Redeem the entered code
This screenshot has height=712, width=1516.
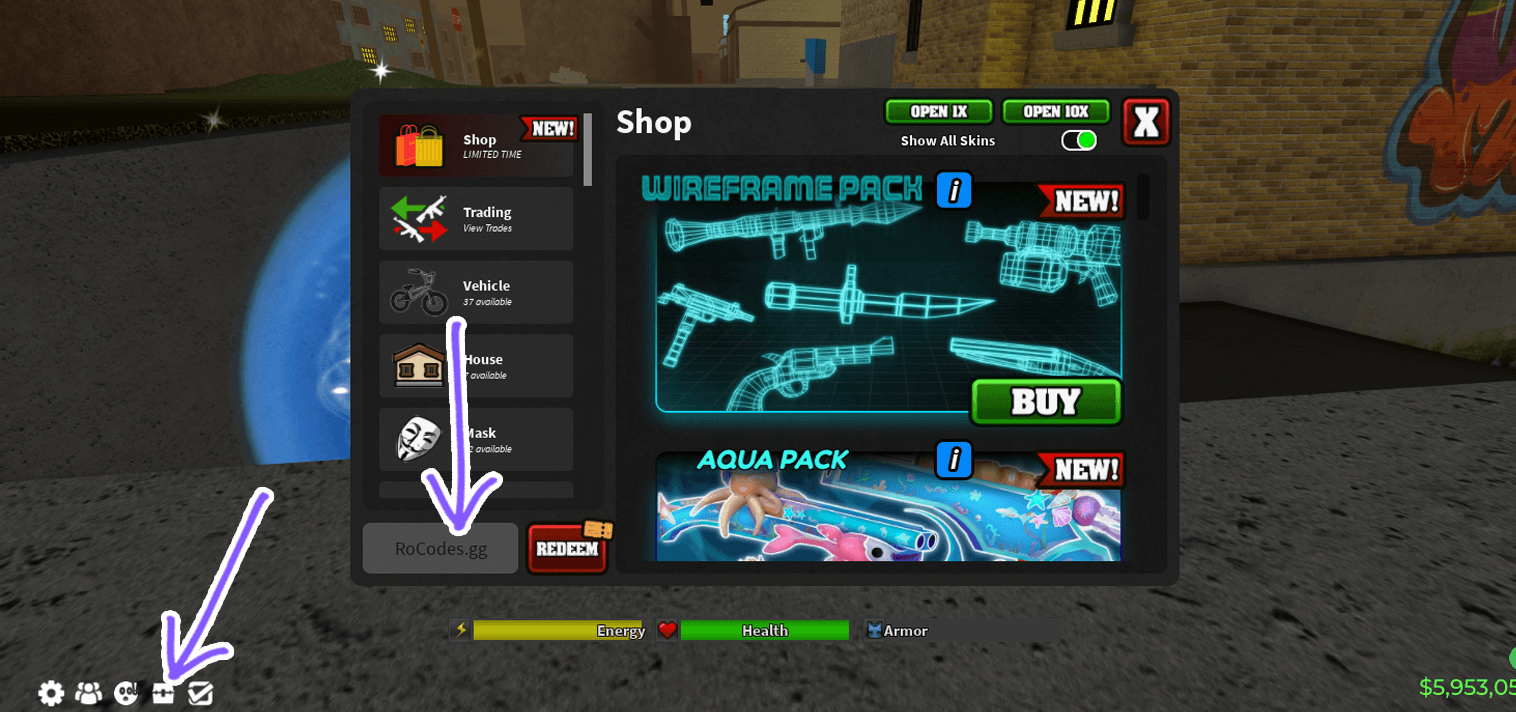[567, 549]
